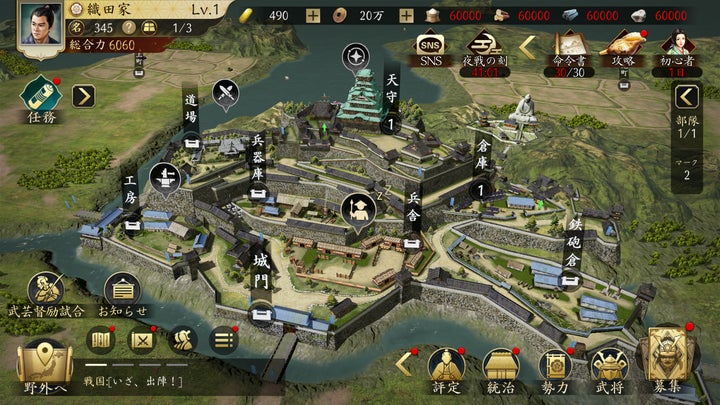Viewport: 720px width, 405px height.
Task: Open the 勢力 faction menu
Action: 555,368
